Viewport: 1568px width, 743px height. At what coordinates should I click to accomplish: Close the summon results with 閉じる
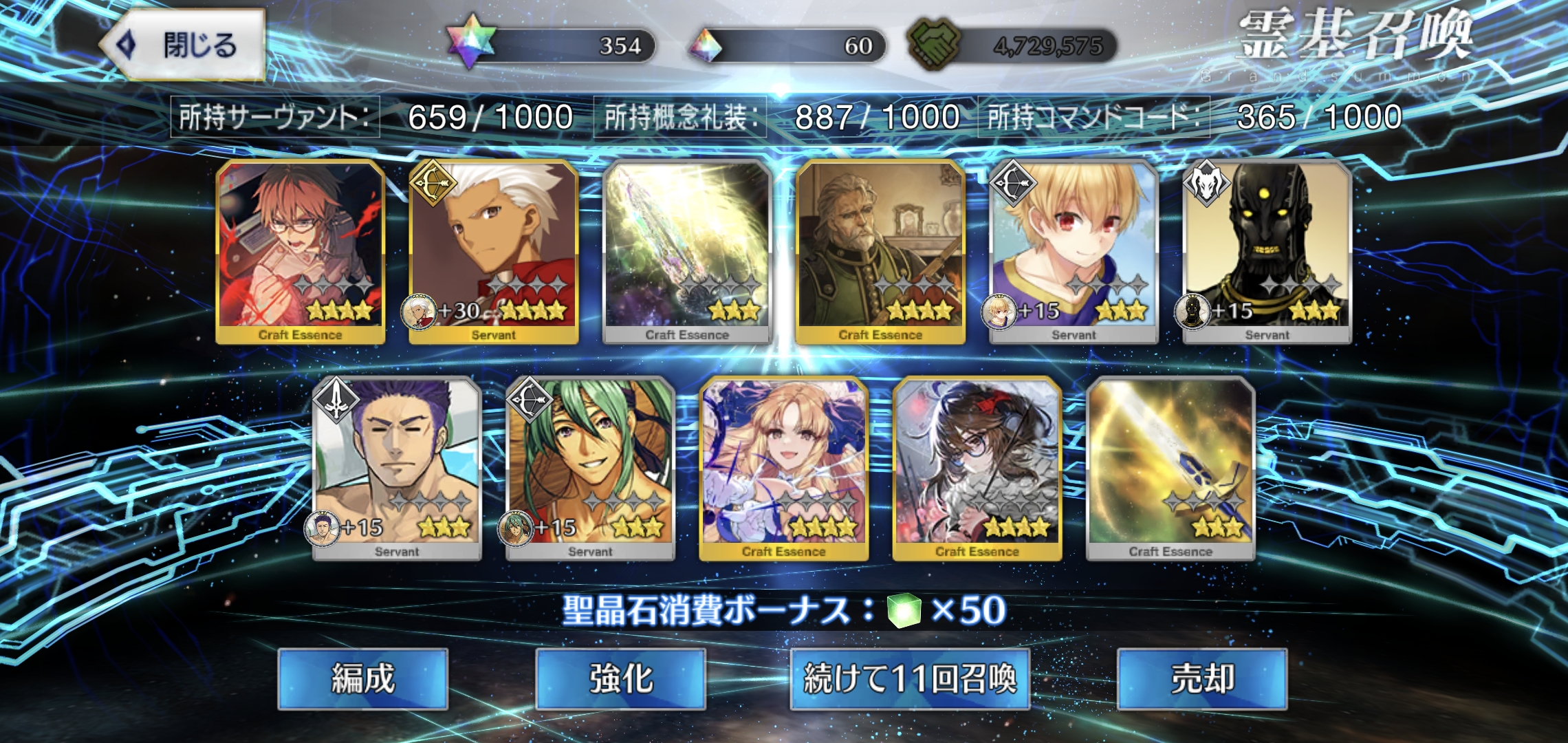[x=182, y=45]
